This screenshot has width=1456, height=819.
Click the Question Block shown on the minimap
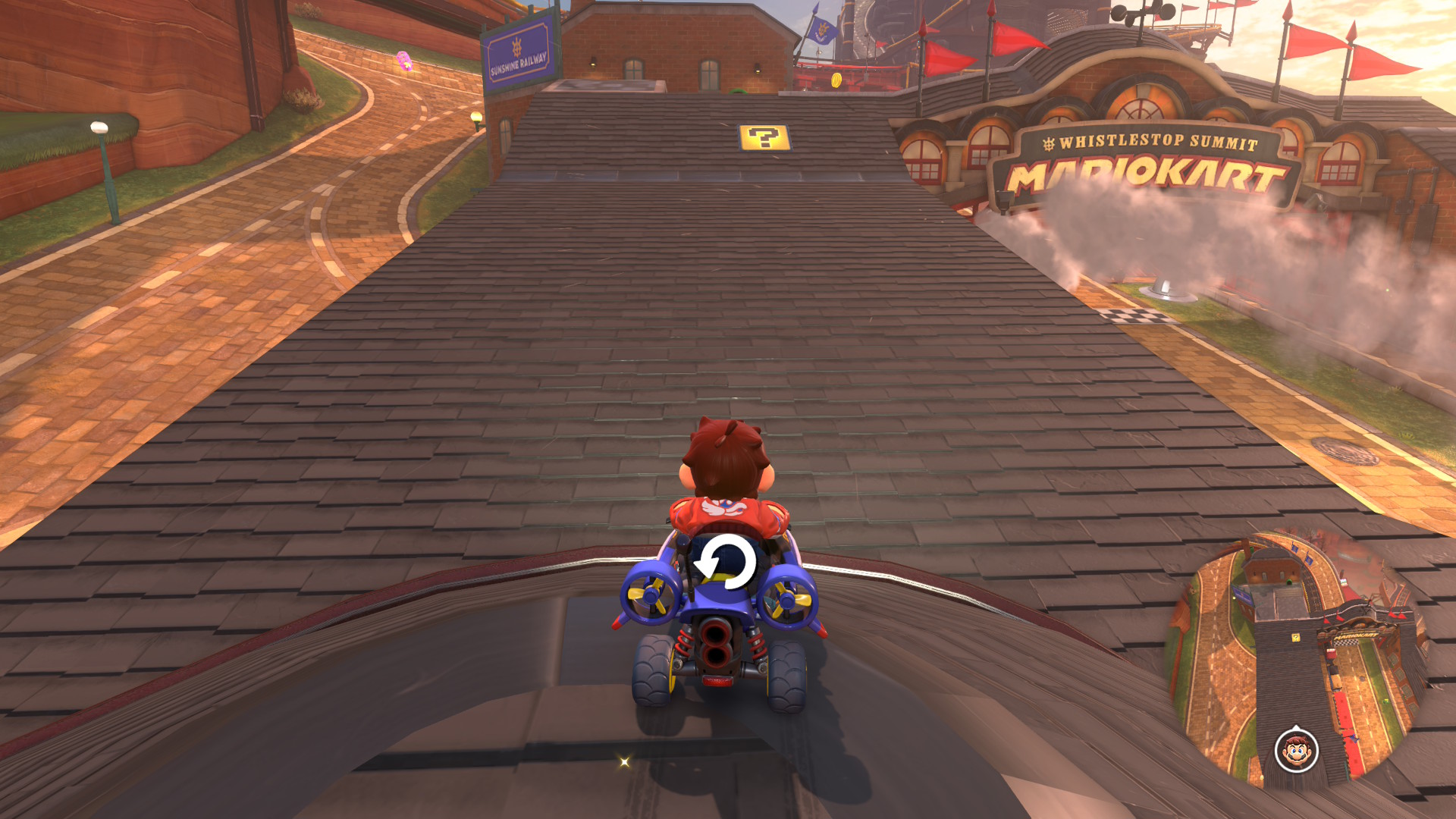click(1295, 639)
